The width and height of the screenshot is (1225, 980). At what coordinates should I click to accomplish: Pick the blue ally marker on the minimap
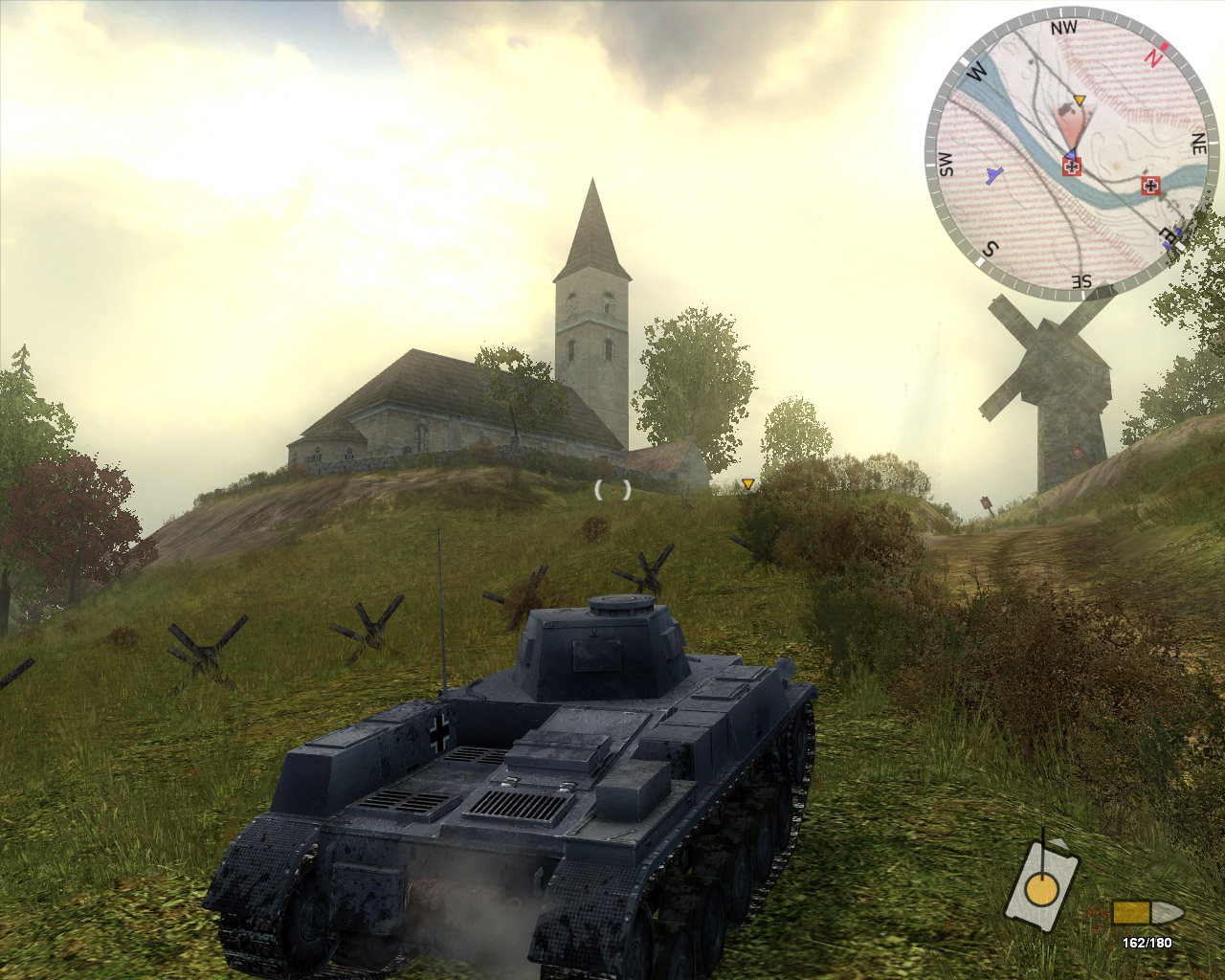[994, 174]
